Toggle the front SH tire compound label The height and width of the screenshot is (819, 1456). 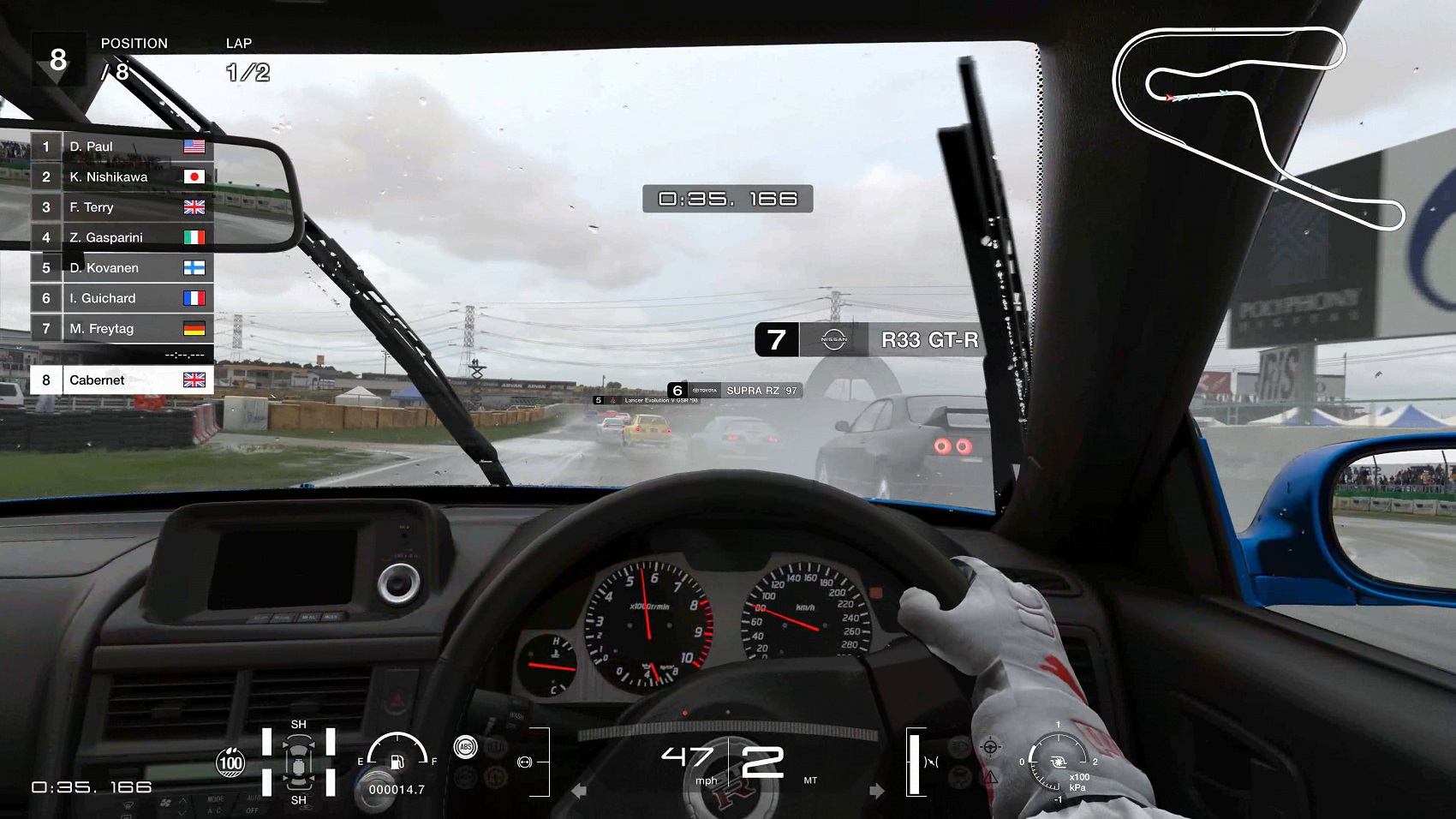tap(299, 724)
